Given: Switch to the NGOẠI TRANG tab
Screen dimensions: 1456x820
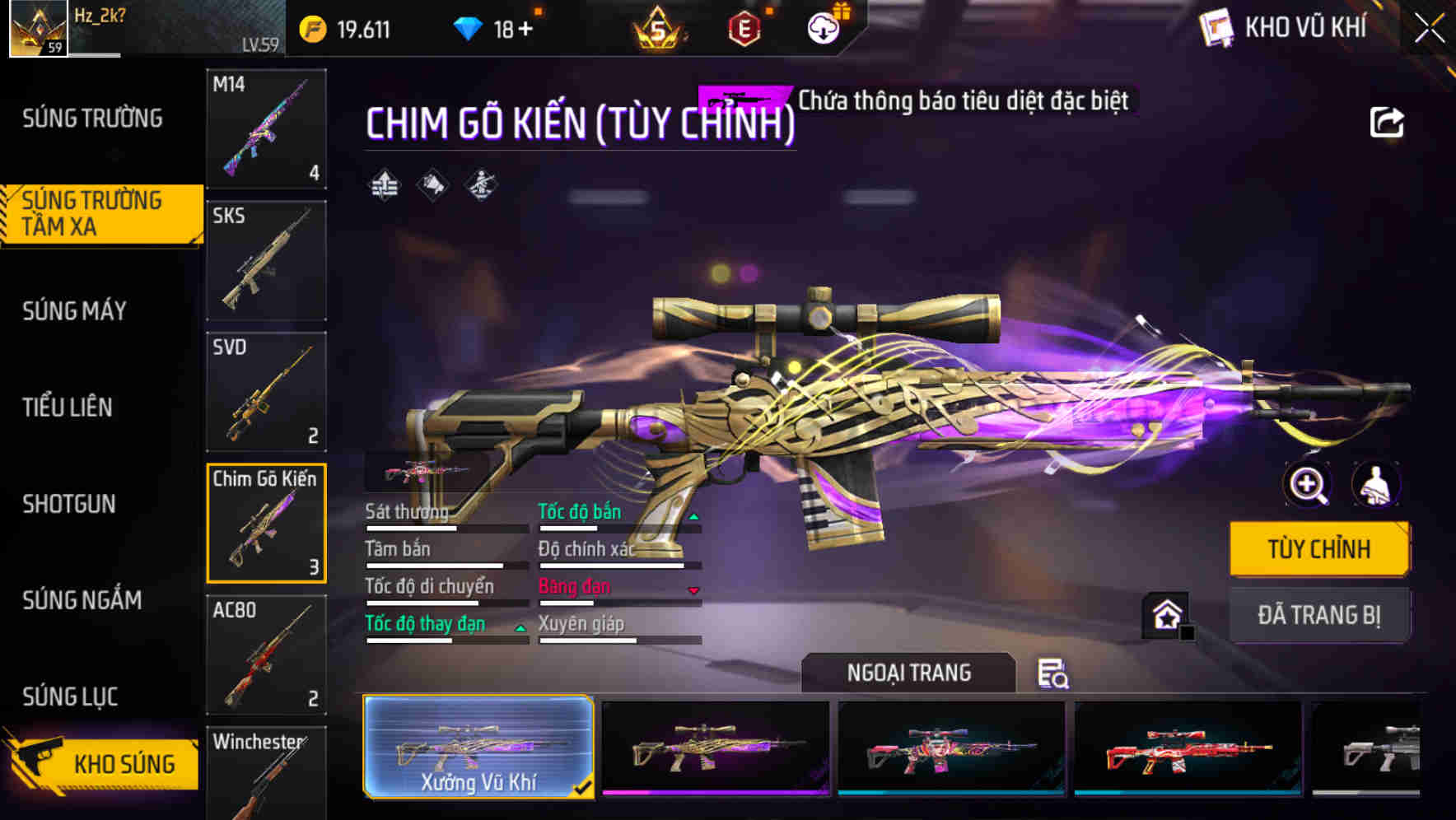Looking at the screenshot, I should coord(909,673).
